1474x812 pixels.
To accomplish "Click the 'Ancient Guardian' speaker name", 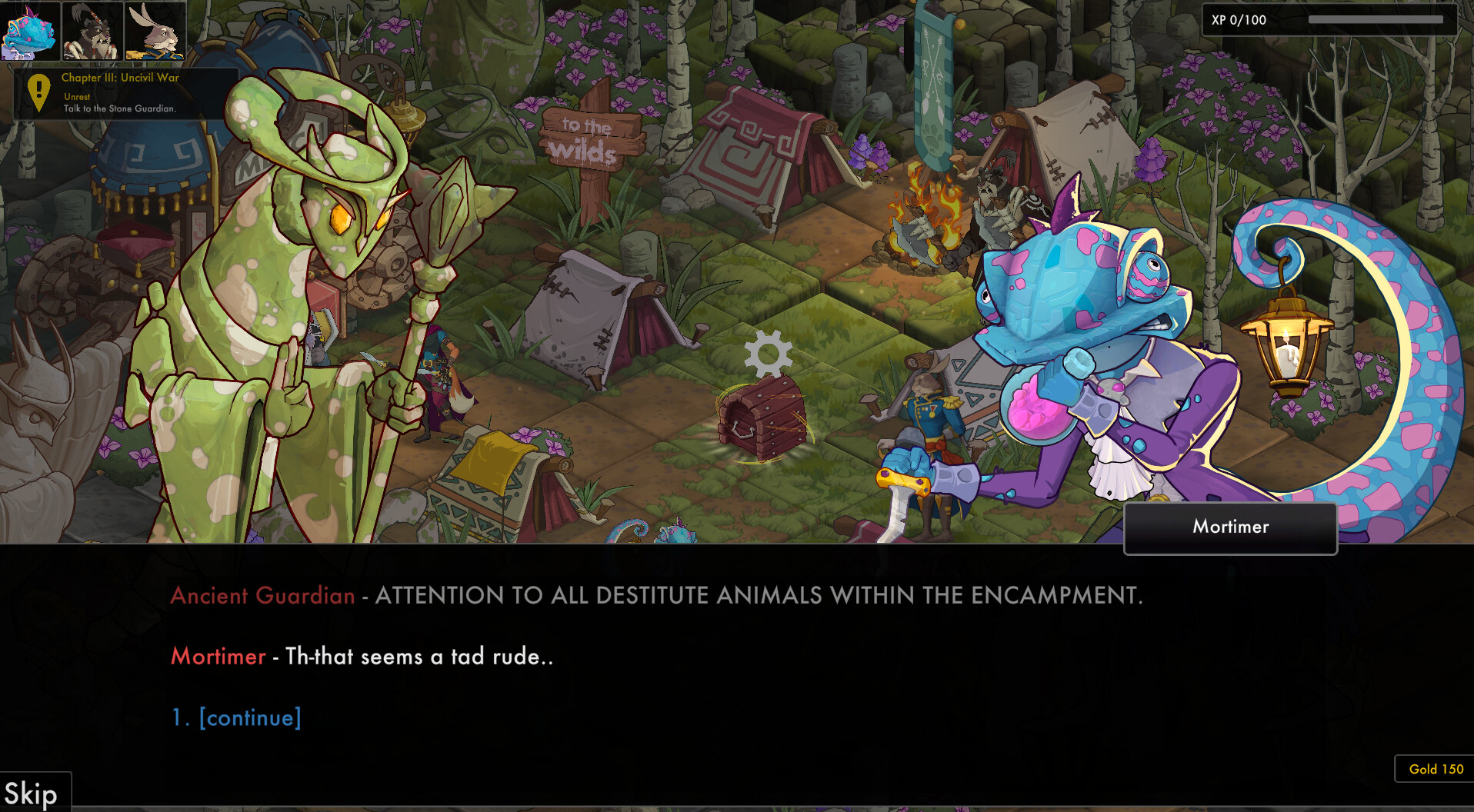I will click(x=264, y=595).
